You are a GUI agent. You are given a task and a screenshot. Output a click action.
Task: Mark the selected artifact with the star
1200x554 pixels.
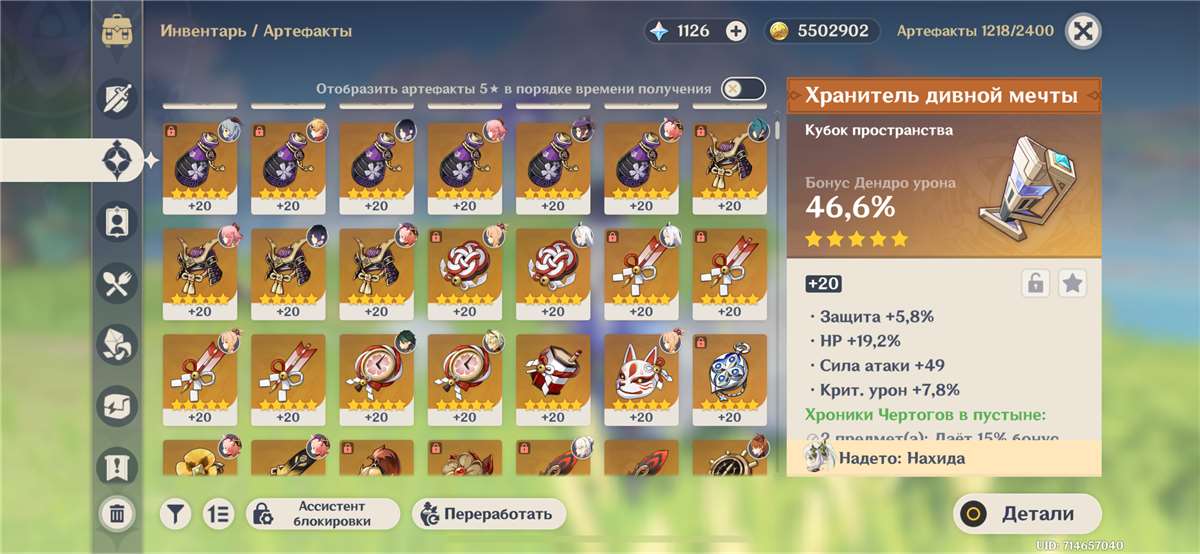[x=1073, y=284]
